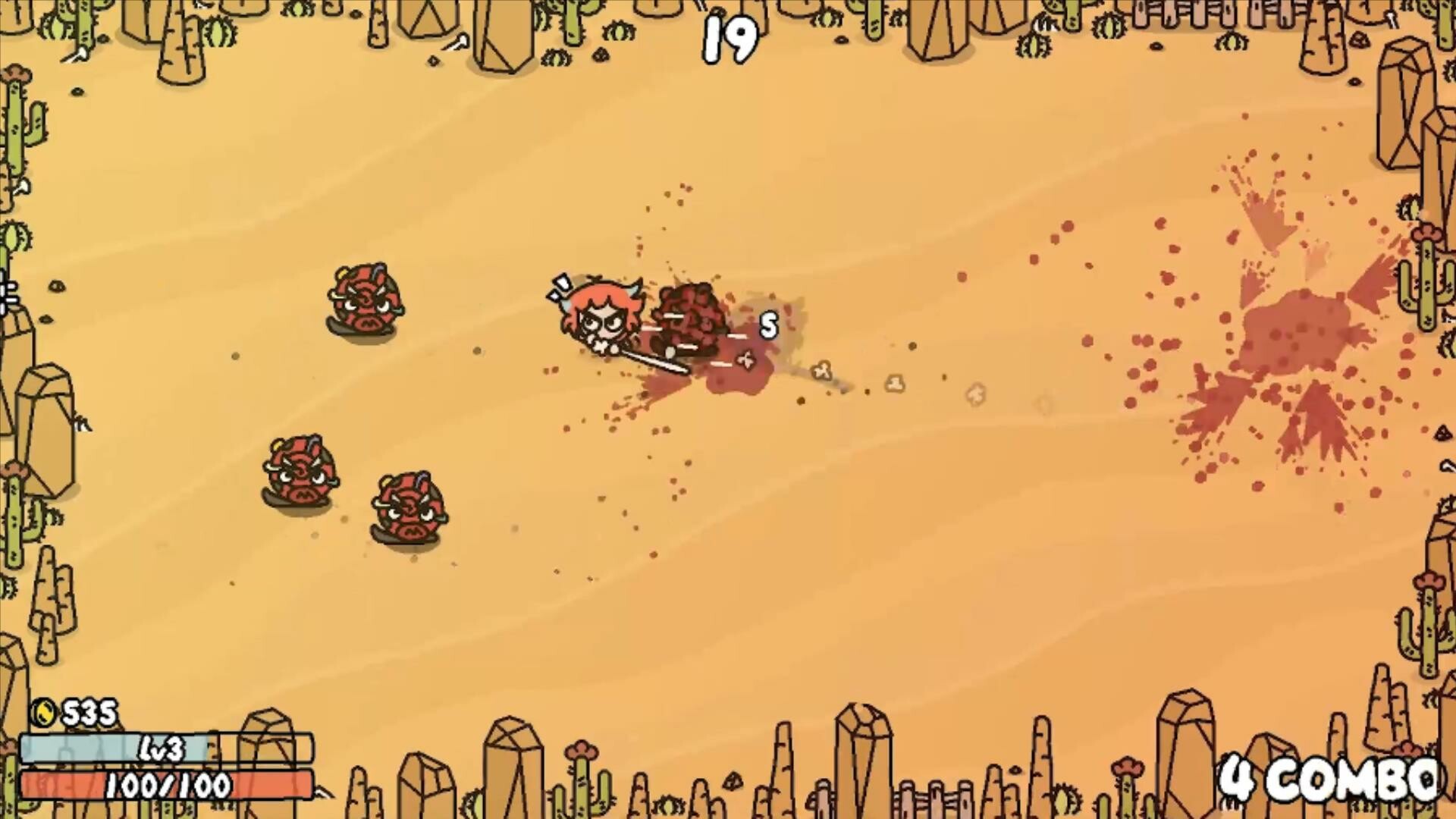
Task: Click the bone icon near the blood trail
Action: (822, 372)
